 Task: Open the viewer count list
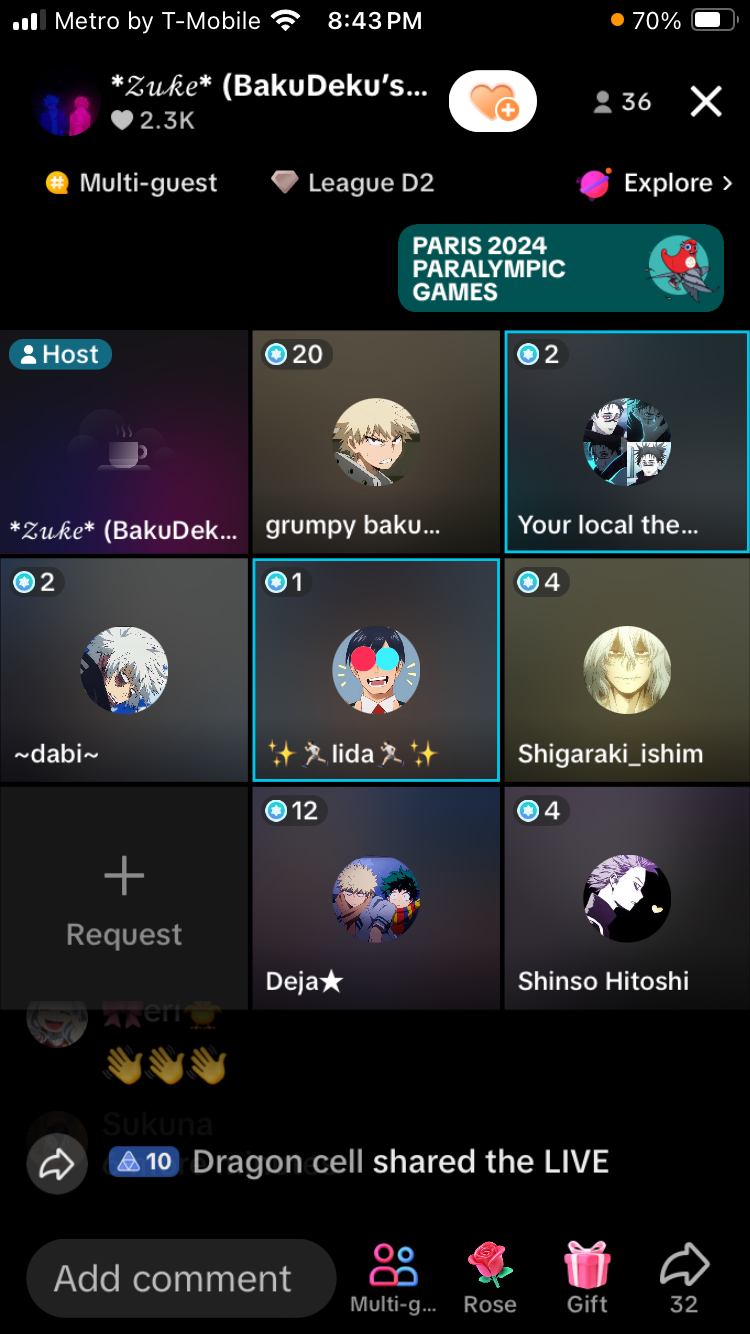(x=622, y=102)
